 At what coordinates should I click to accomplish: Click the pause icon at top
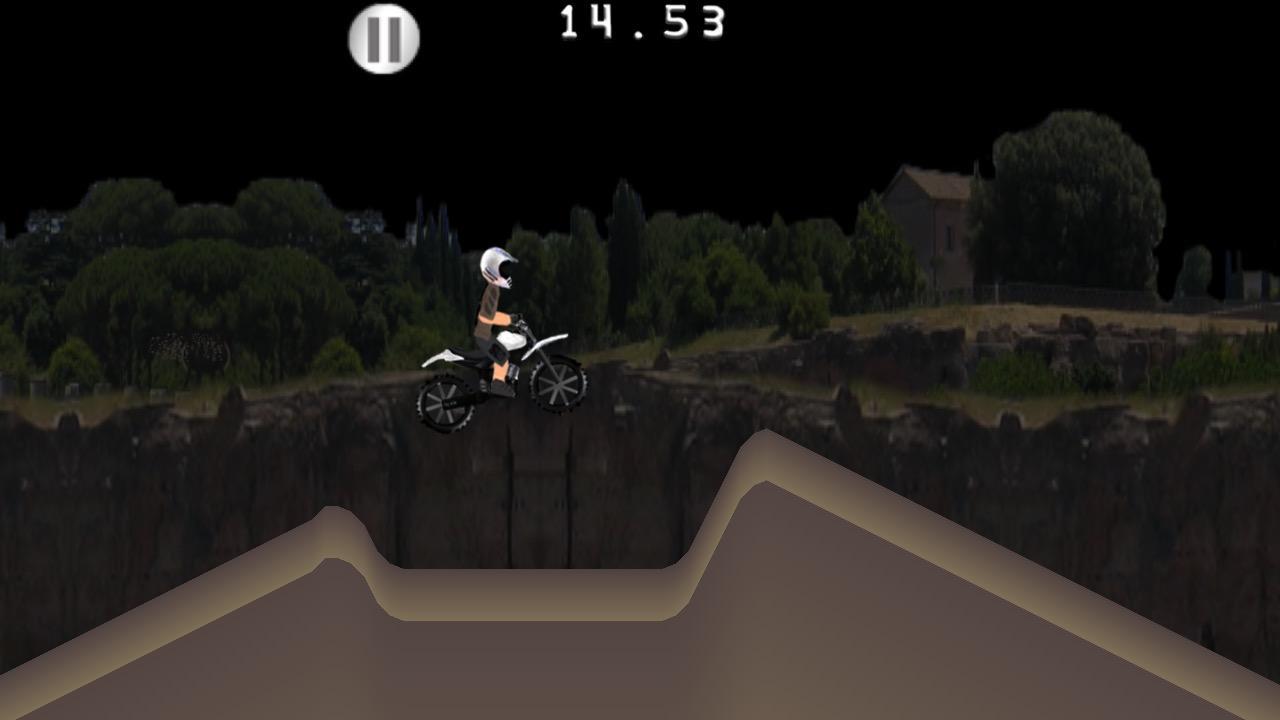[x=381, y=37]
